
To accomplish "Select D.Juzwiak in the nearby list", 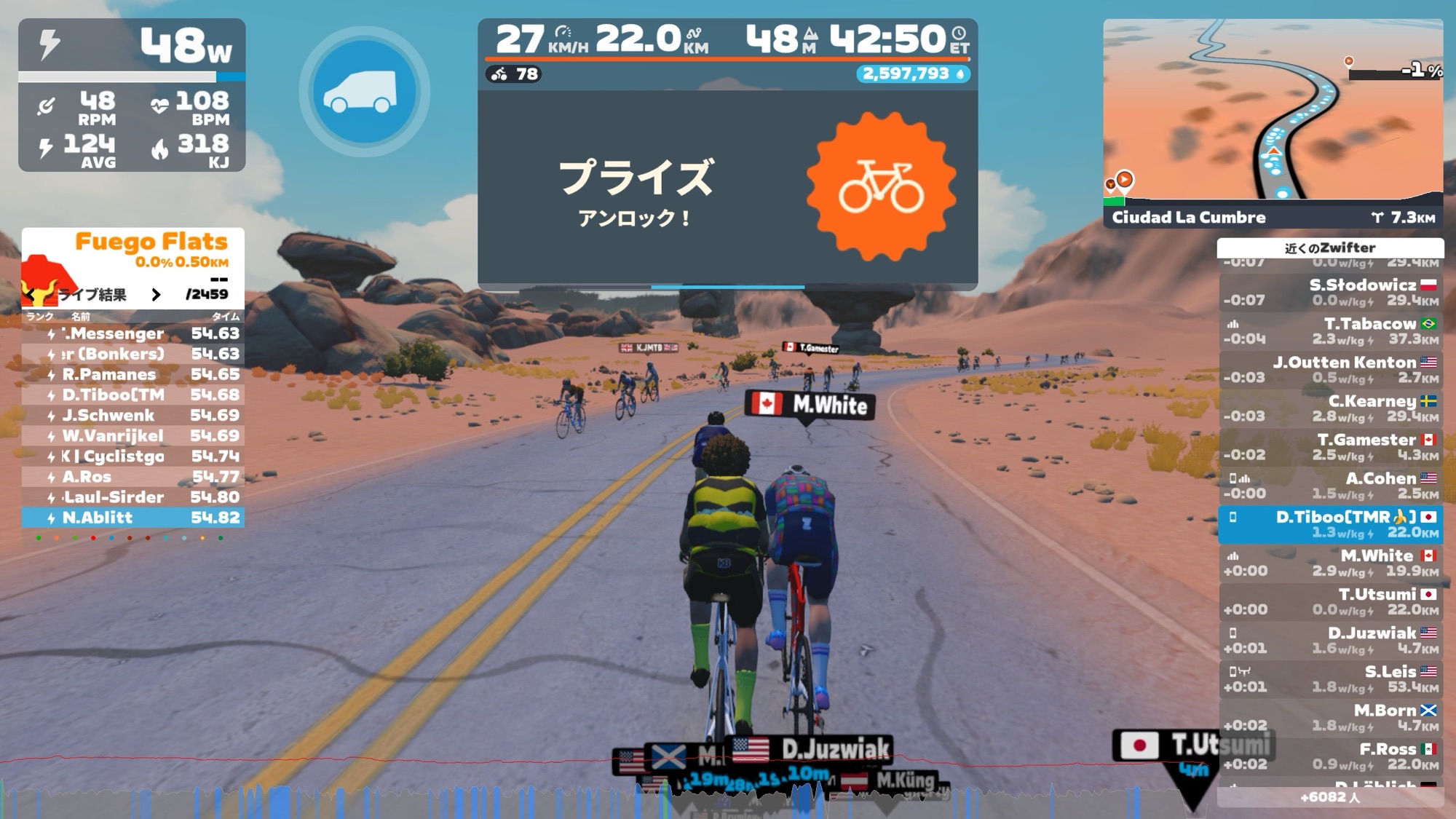I will [x=1330, y=640].
